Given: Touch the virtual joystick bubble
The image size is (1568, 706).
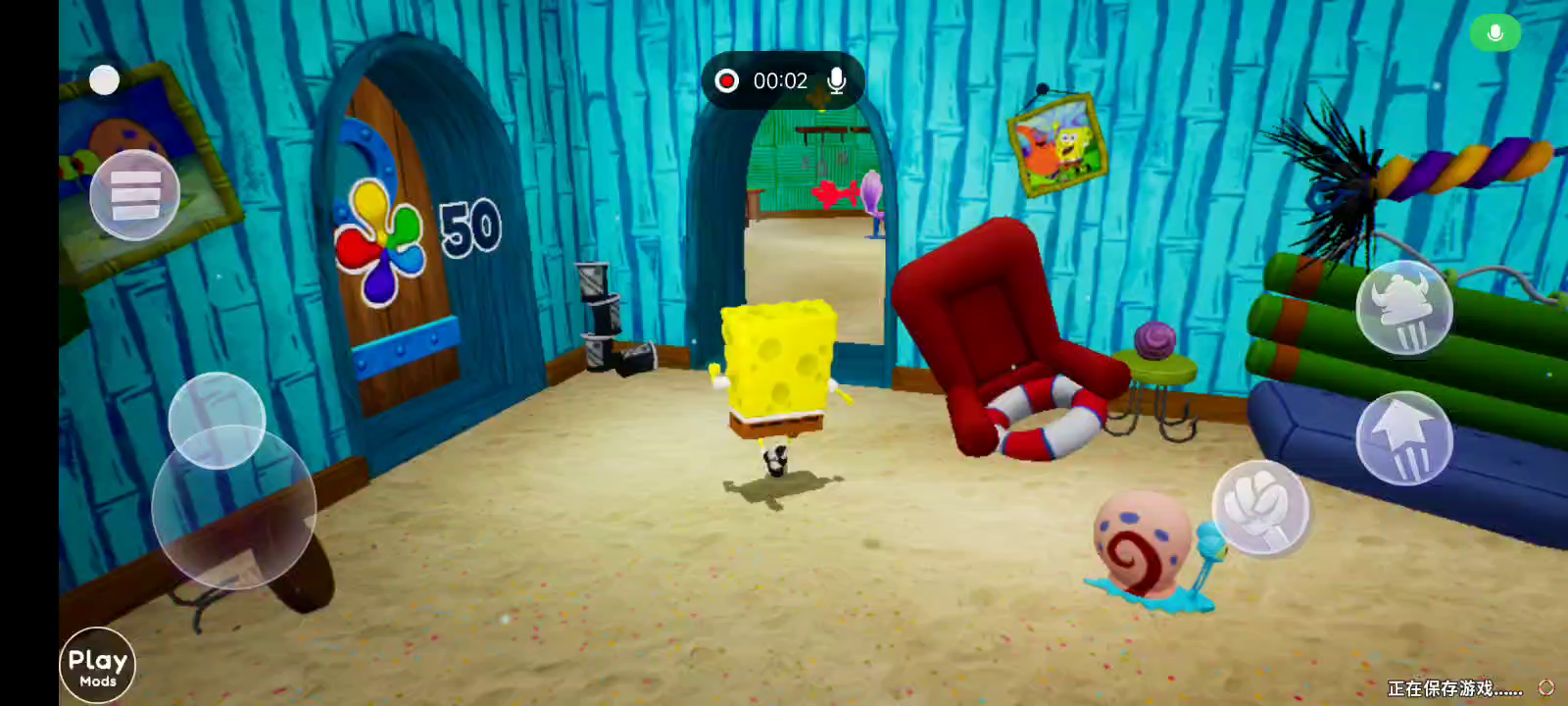Looking at the screenshot, I should pos(217,422).
